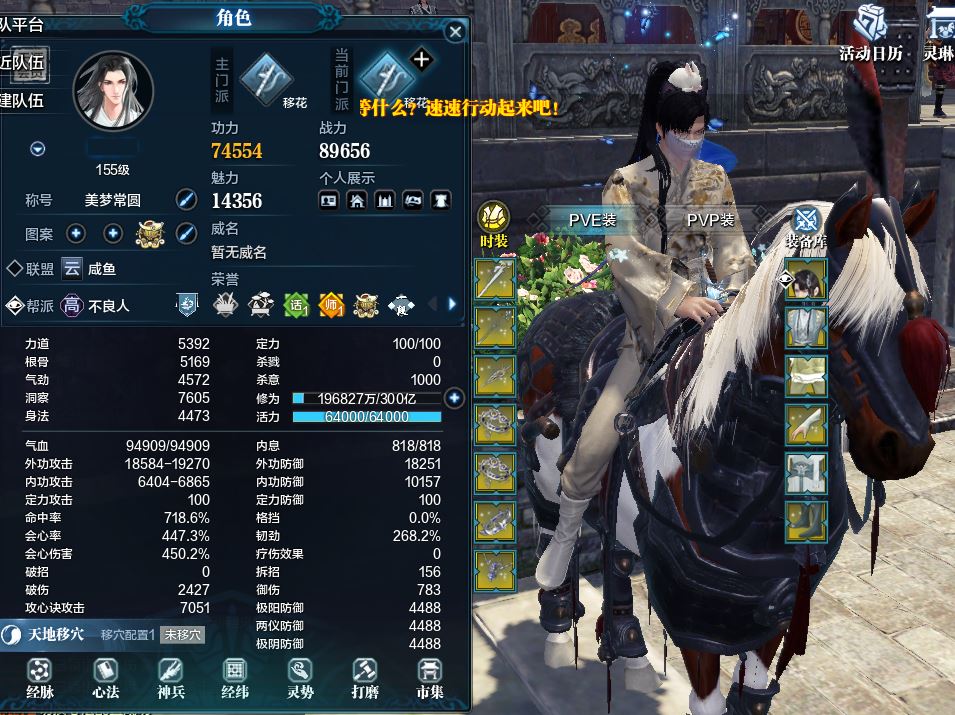Click the plus button beside 当前门派
This screenshot has width=955, height=715.
point(421,59)
